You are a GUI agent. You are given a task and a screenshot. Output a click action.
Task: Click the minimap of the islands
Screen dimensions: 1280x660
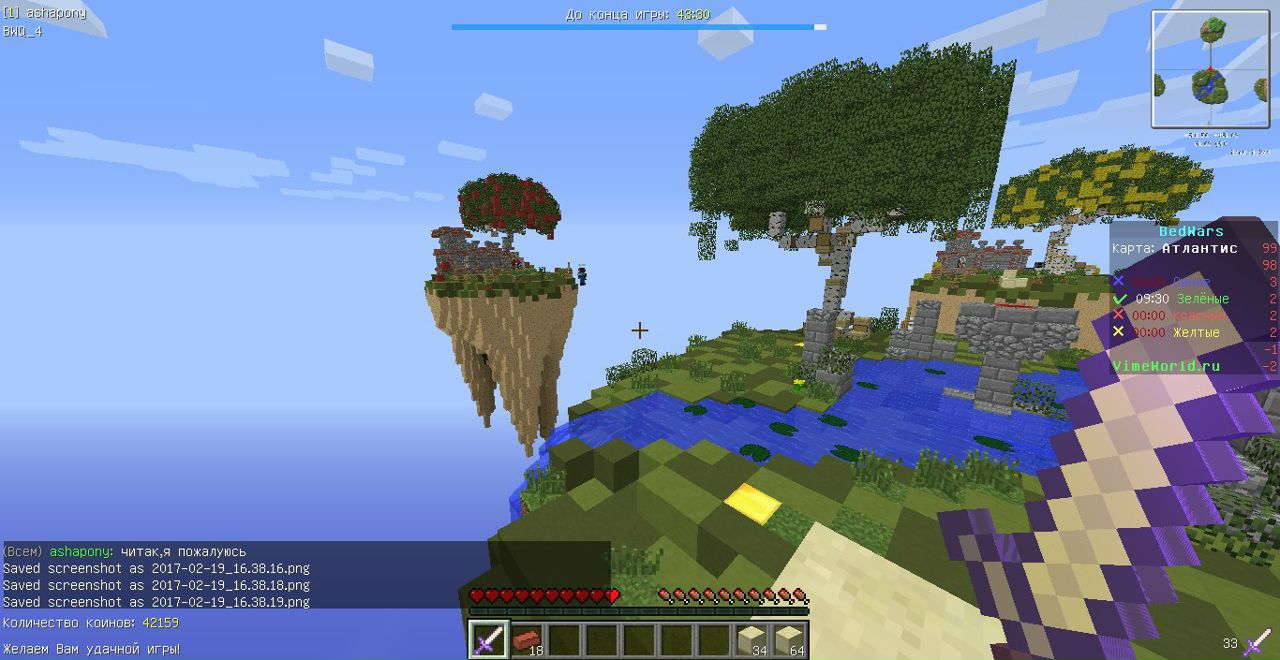(1210, 68)
